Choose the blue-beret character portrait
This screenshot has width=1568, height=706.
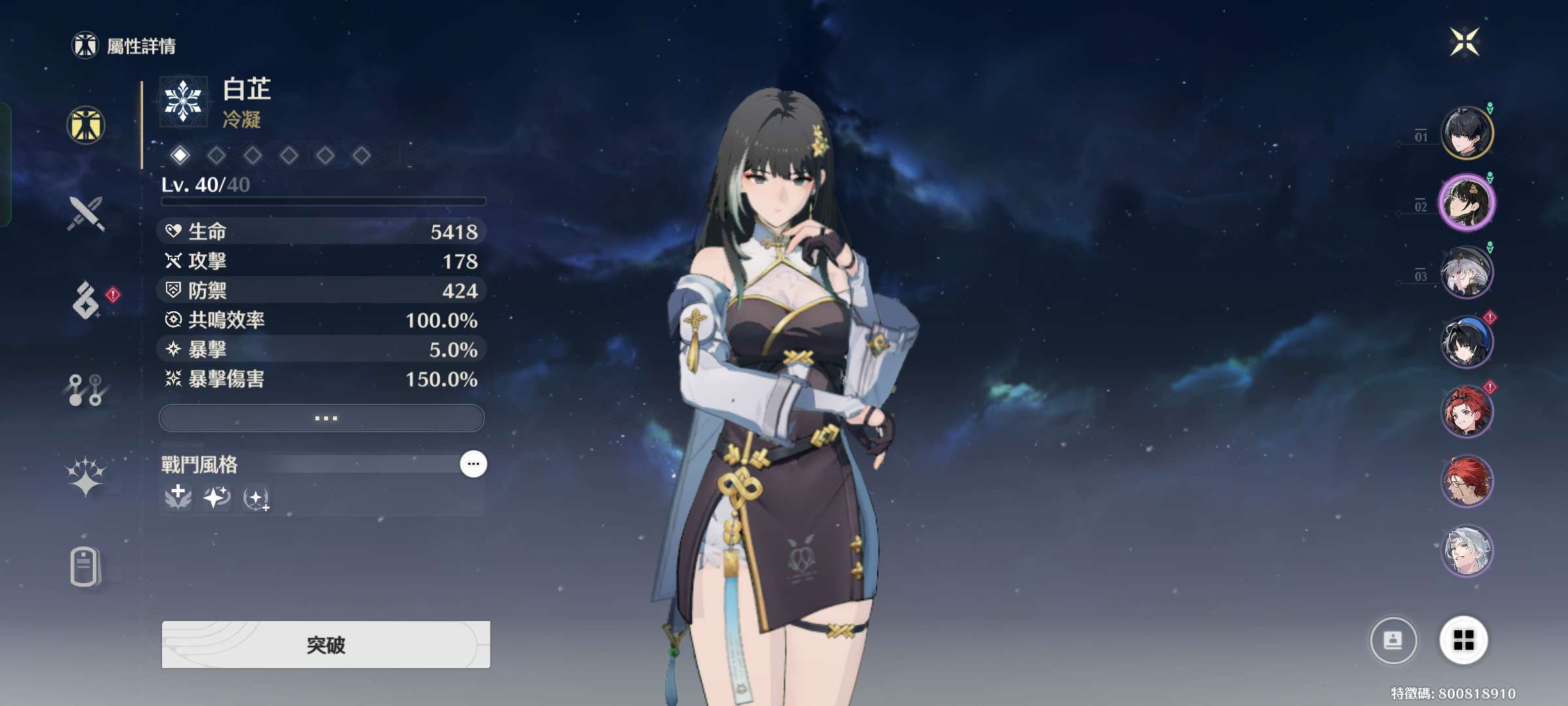point(1467,342)
